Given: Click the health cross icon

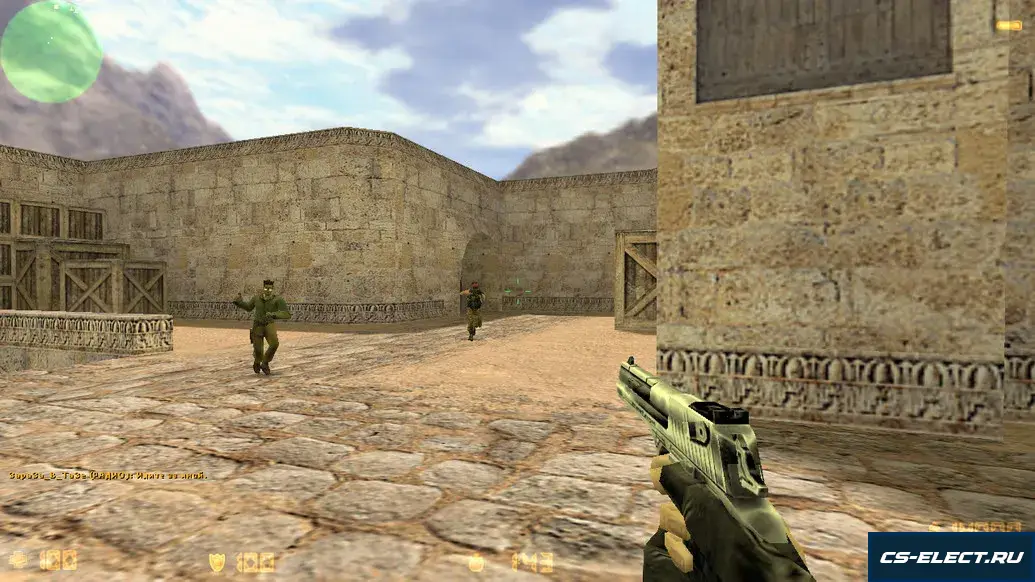Looking at the screenshot, I should (x=18, y=560).
